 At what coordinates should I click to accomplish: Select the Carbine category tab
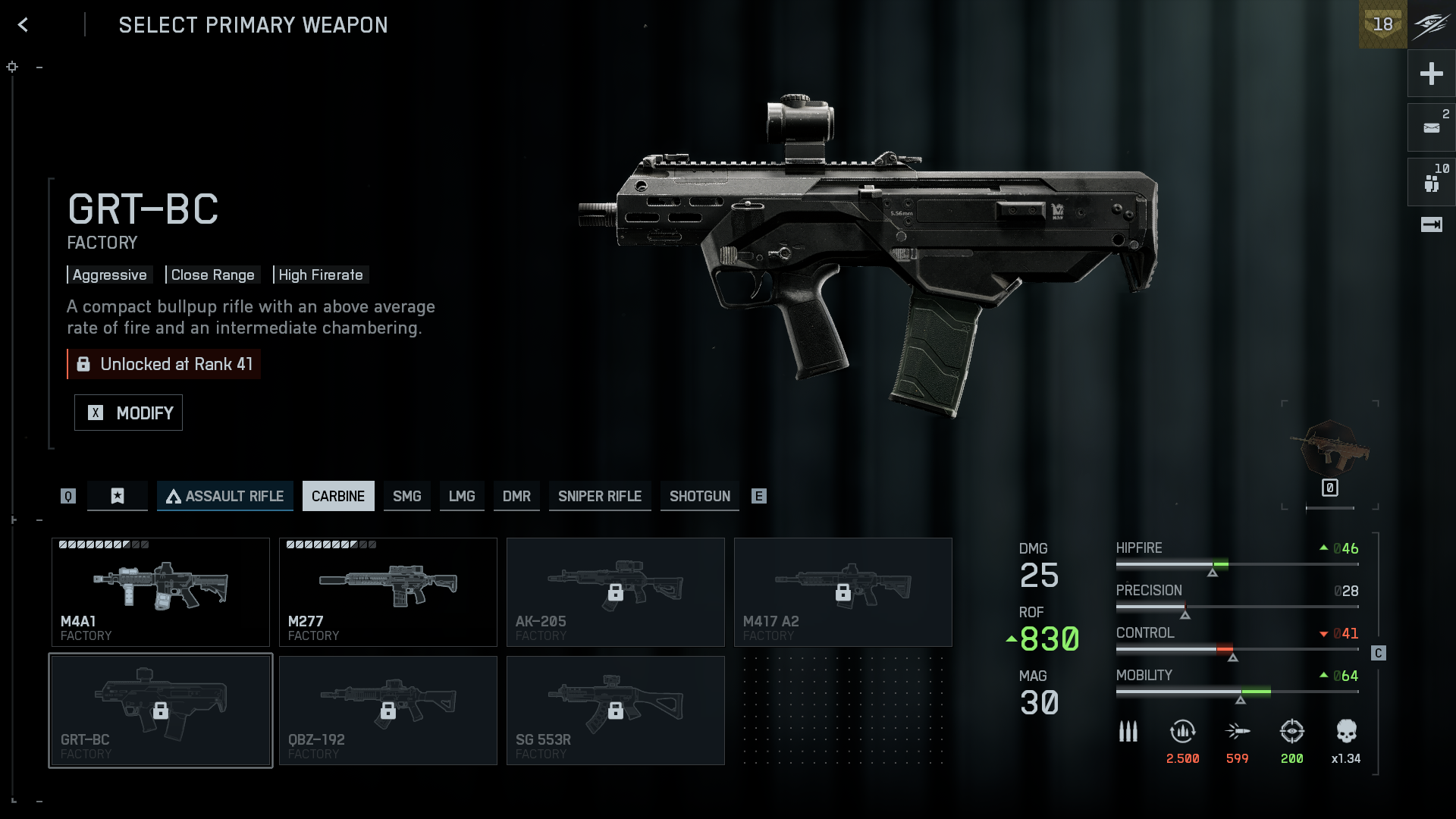coord(338,496)
